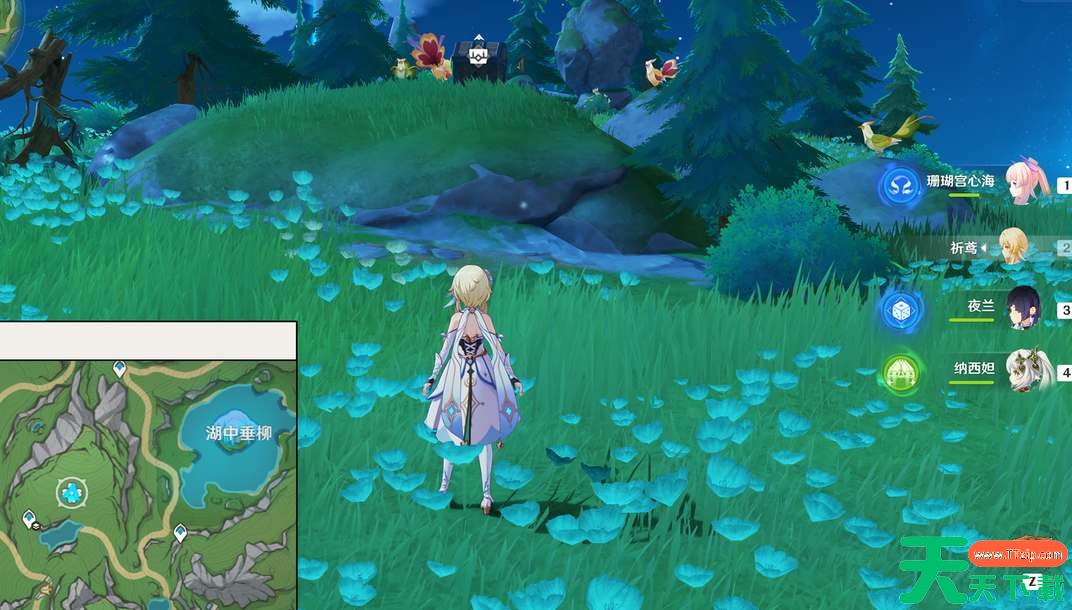This screenshot has width=1072, height=610.
Task: Activate 珊瑚宫心海's elemental burst icon
Action: 900,186
